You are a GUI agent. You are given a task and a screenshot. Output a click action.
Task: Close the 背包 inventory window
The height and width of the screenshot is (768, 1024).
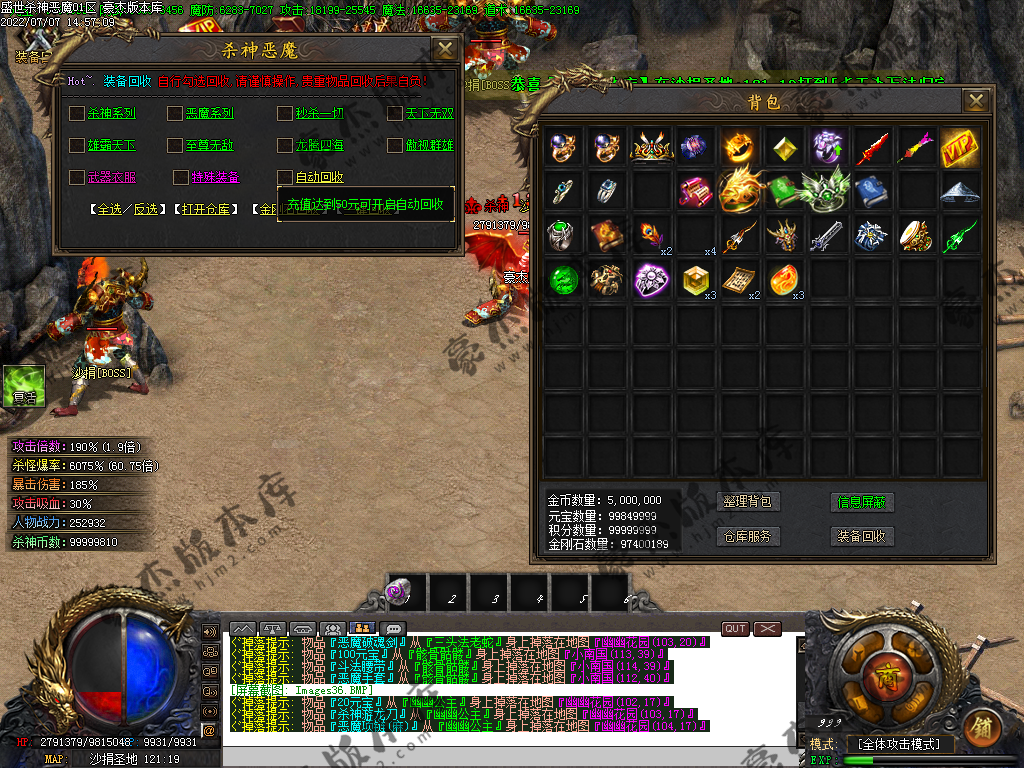[x=976, y=100]
